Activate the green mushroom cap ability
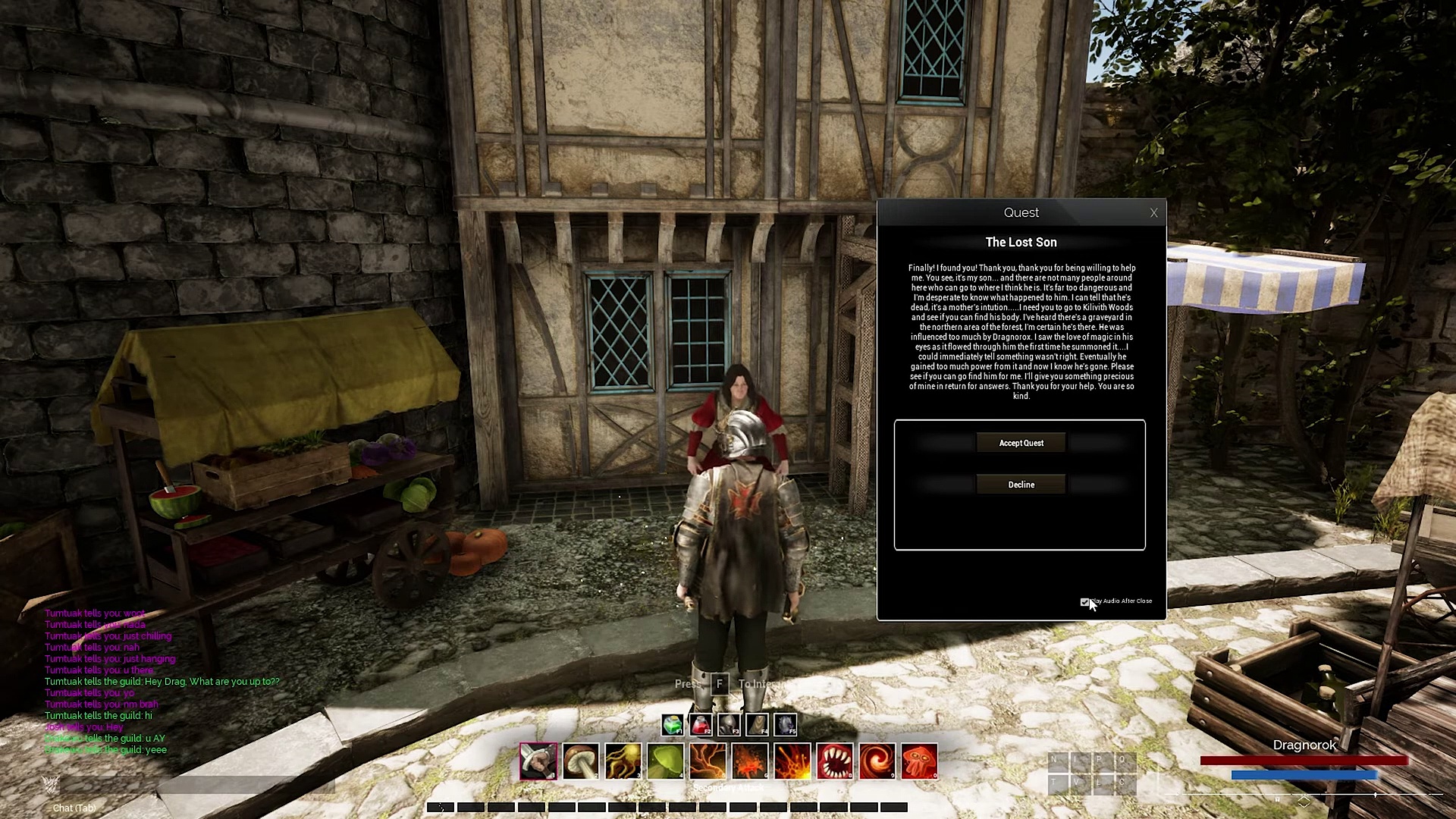1456x819 pixels. click(666, 761)
